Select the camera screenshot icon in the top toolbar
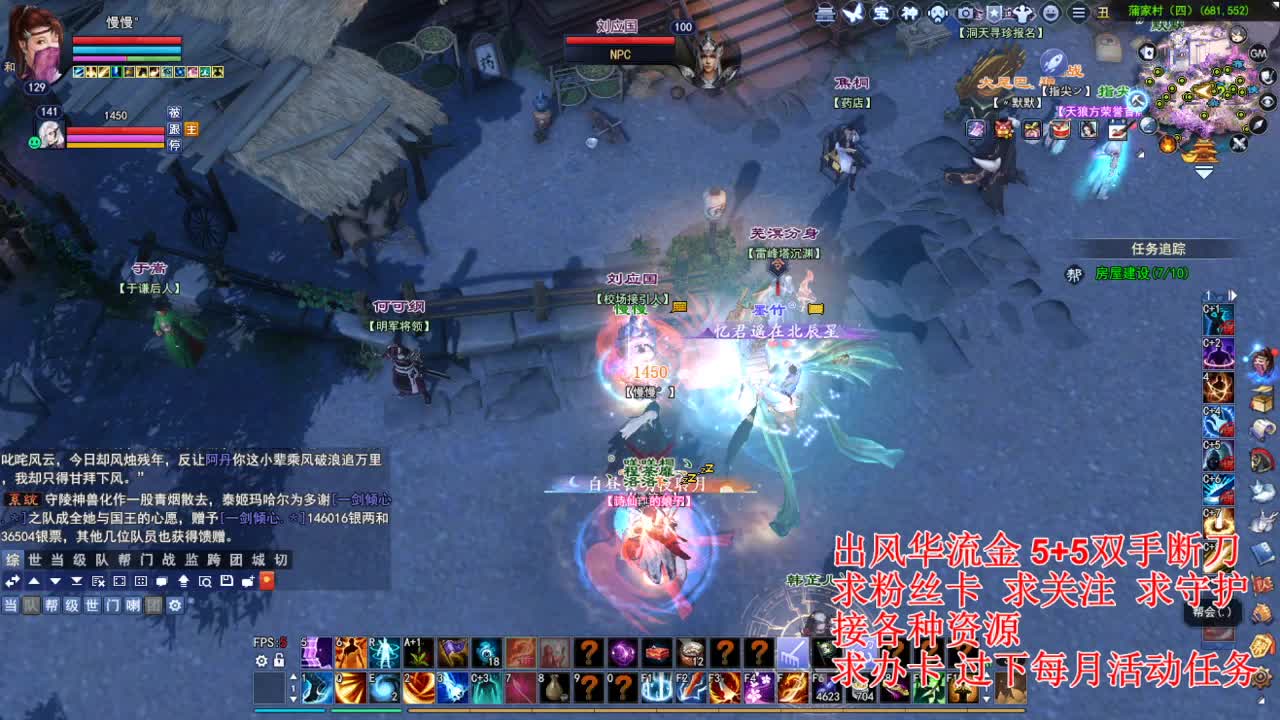The image size is (1280, 720). pyautogui.click(x=965, y=12)
